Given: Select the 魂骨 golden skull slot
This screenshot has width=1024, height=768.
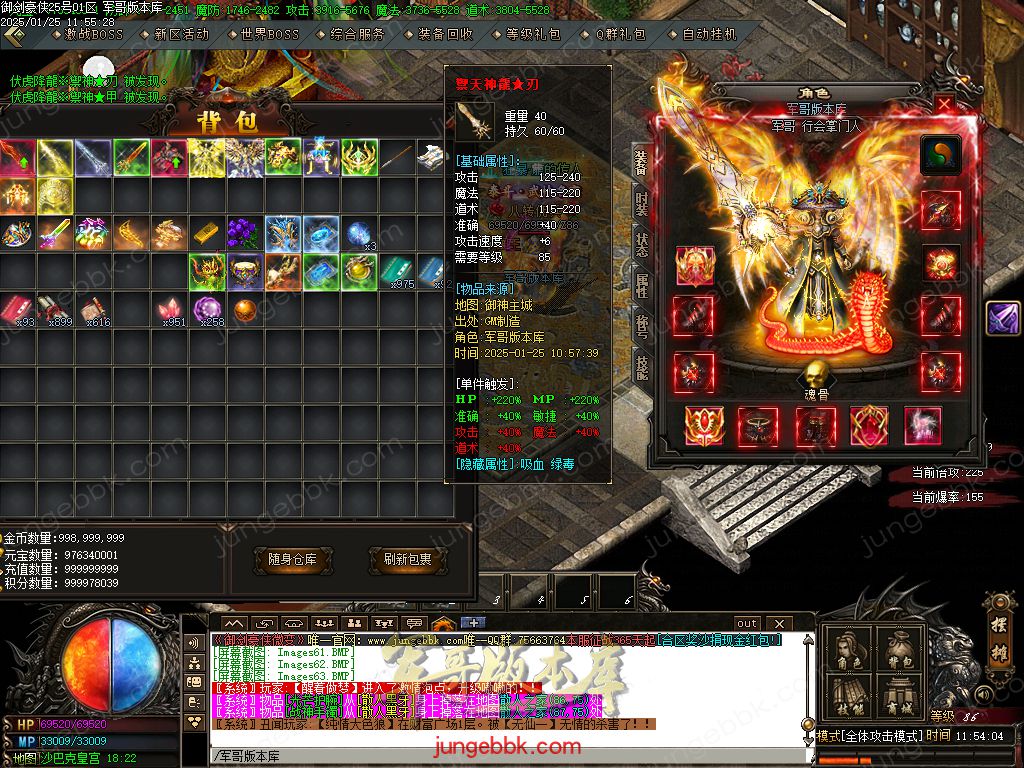Looking at the screenshot, I should 818,376.
